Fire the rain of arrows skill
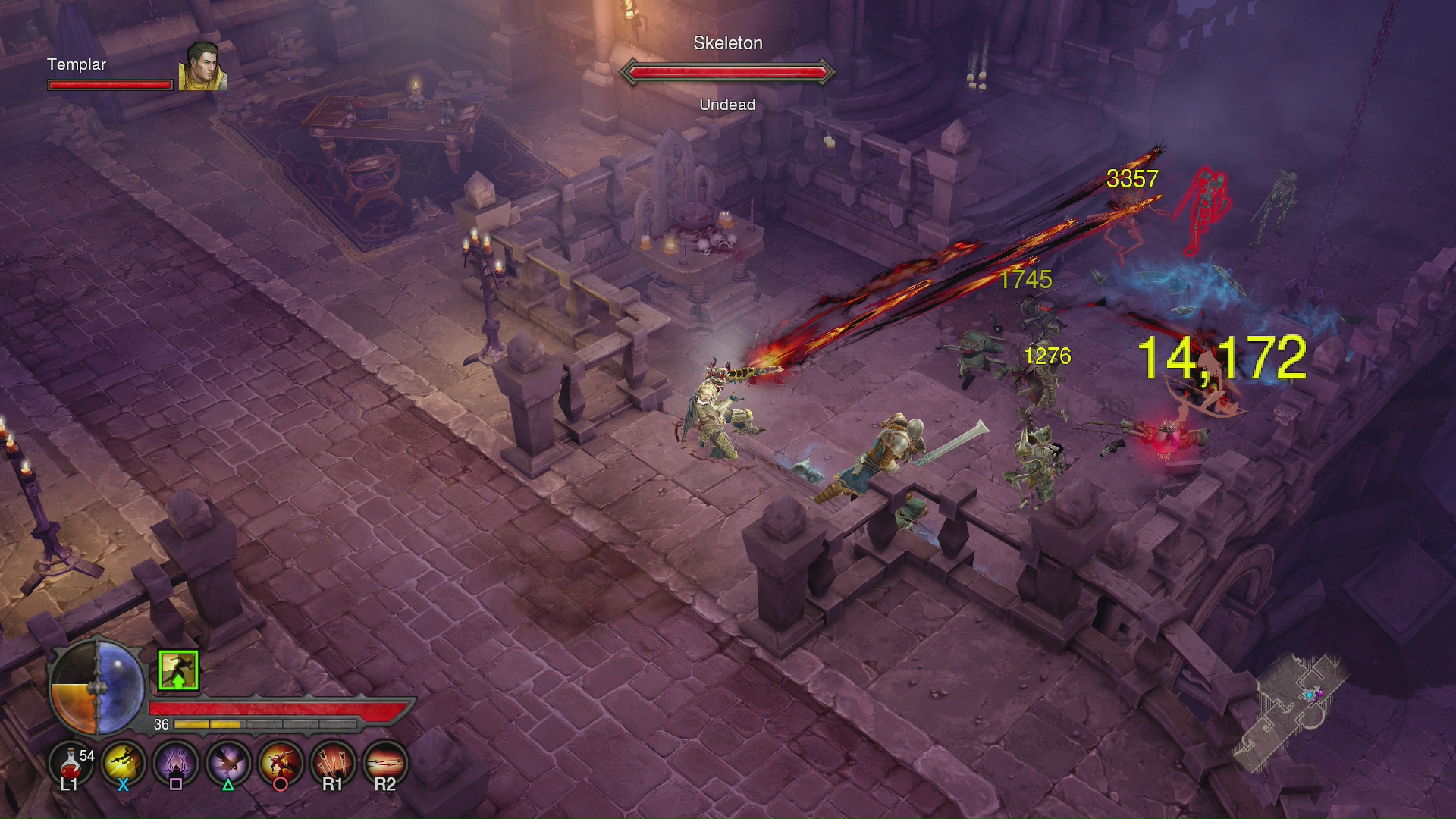Screen dimensions: 1456x819 coord(333,762)
